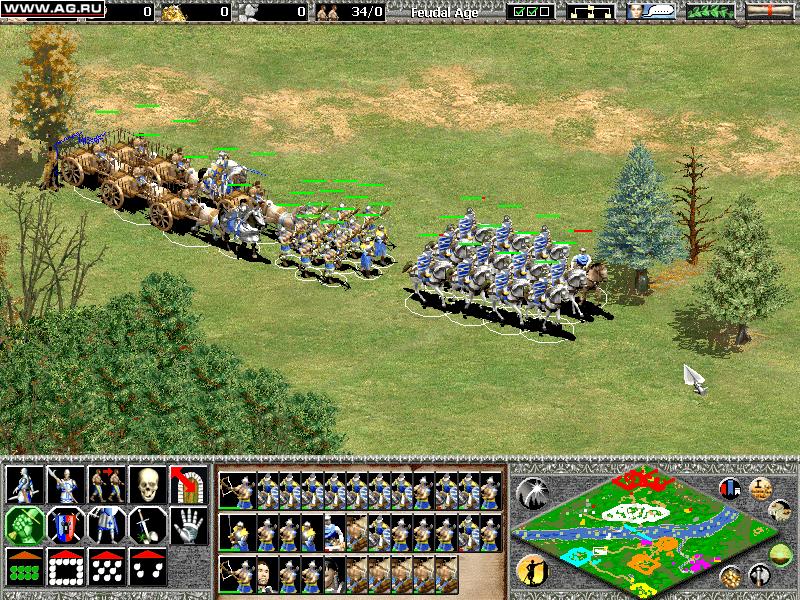The height and width of the screenshot is (600, 800).
Task: Set the aggressive stance (sword soldier icon)
Action: [x=25, y=485]
